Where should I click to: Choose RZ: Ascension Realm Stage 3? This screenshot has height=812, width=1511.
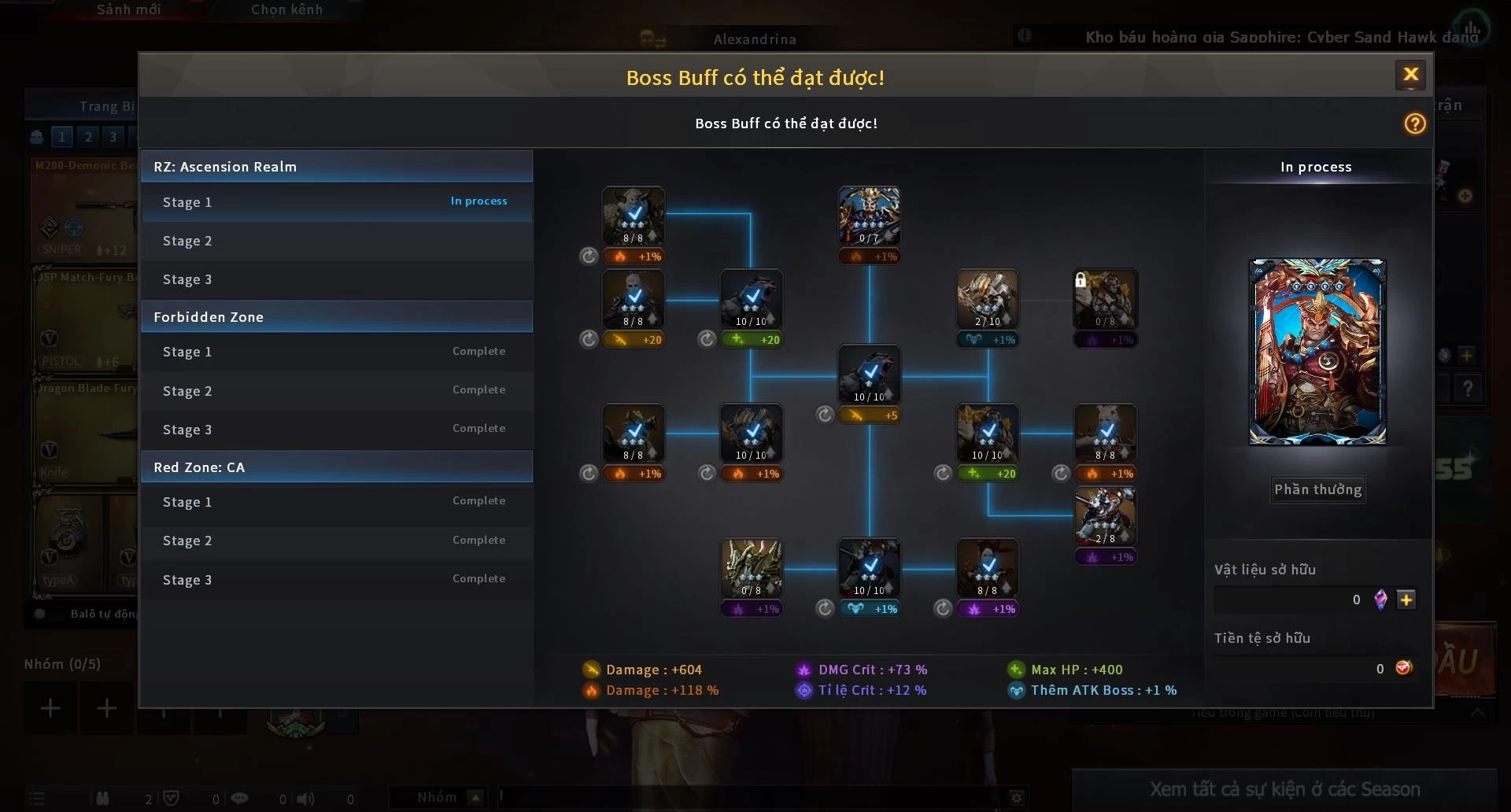coord(336,279)
